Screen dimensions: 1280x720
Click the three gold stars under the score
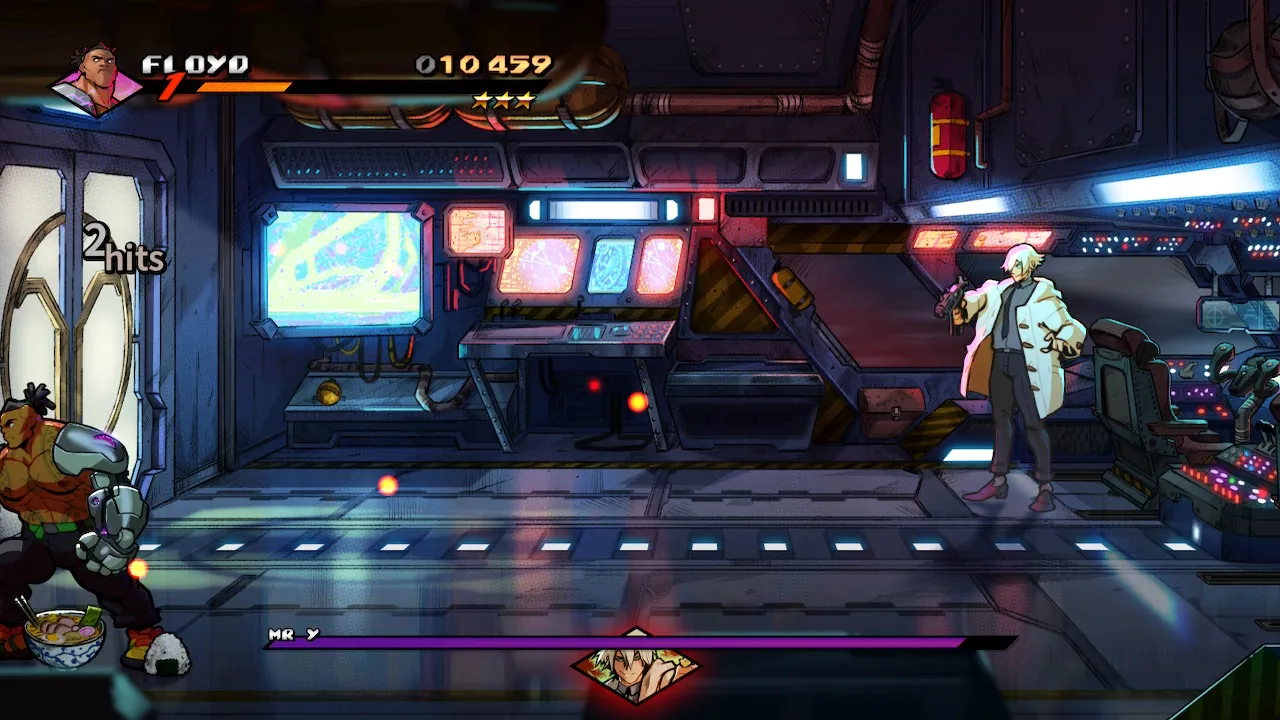[505, 100]
